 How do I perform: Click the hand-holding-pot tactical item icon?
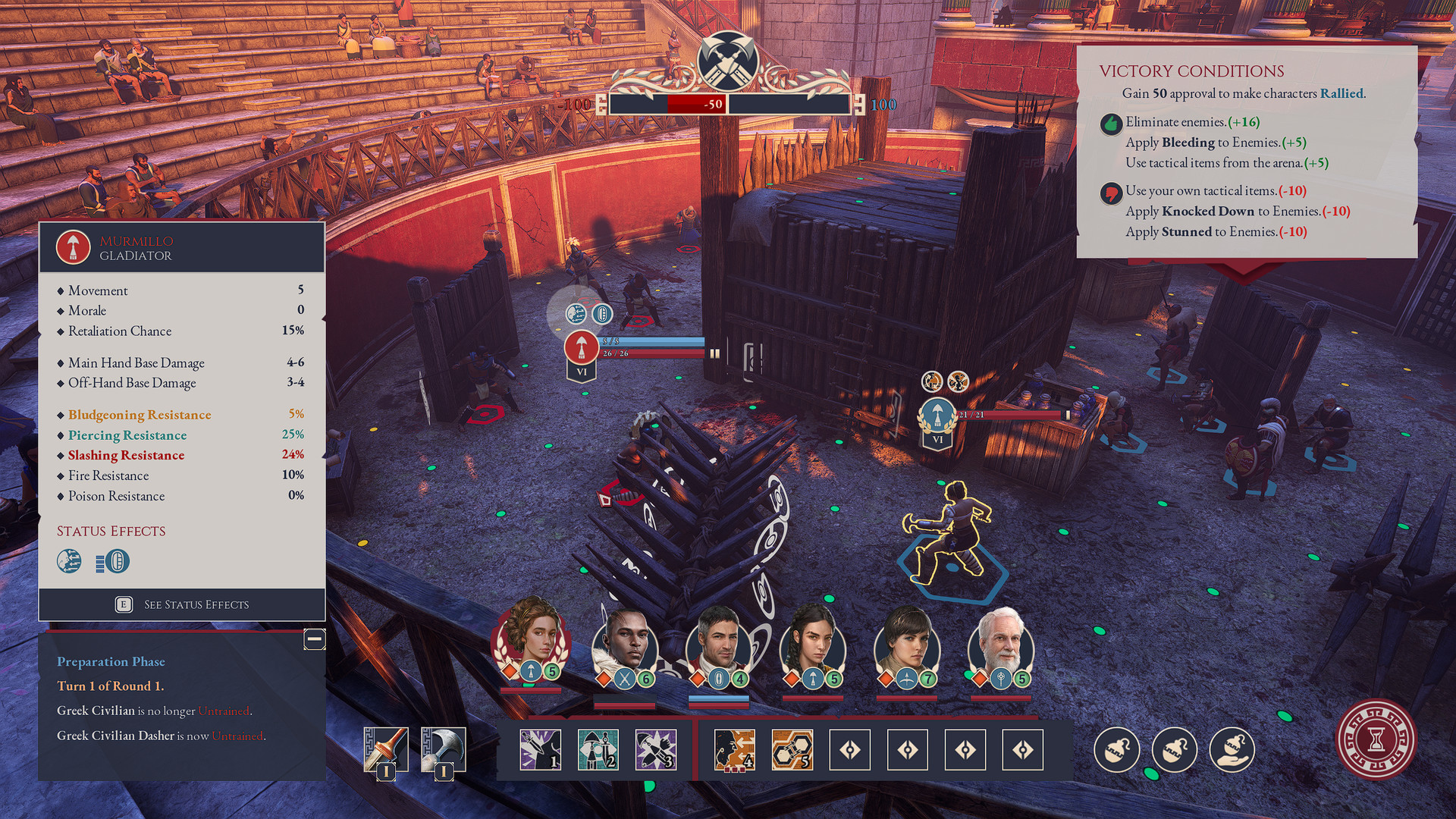[1232, 749]
